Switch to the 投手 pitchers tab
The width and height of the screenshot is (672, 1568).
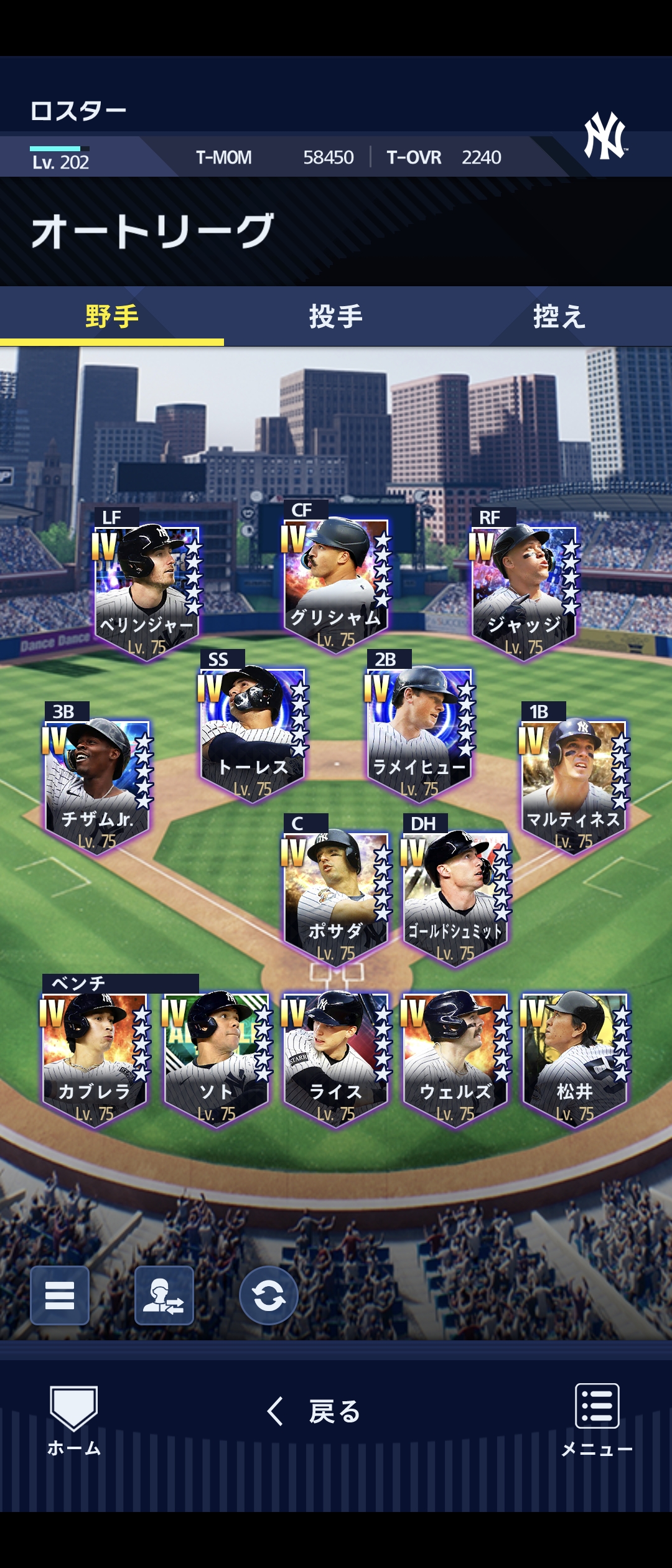[336, 317]
